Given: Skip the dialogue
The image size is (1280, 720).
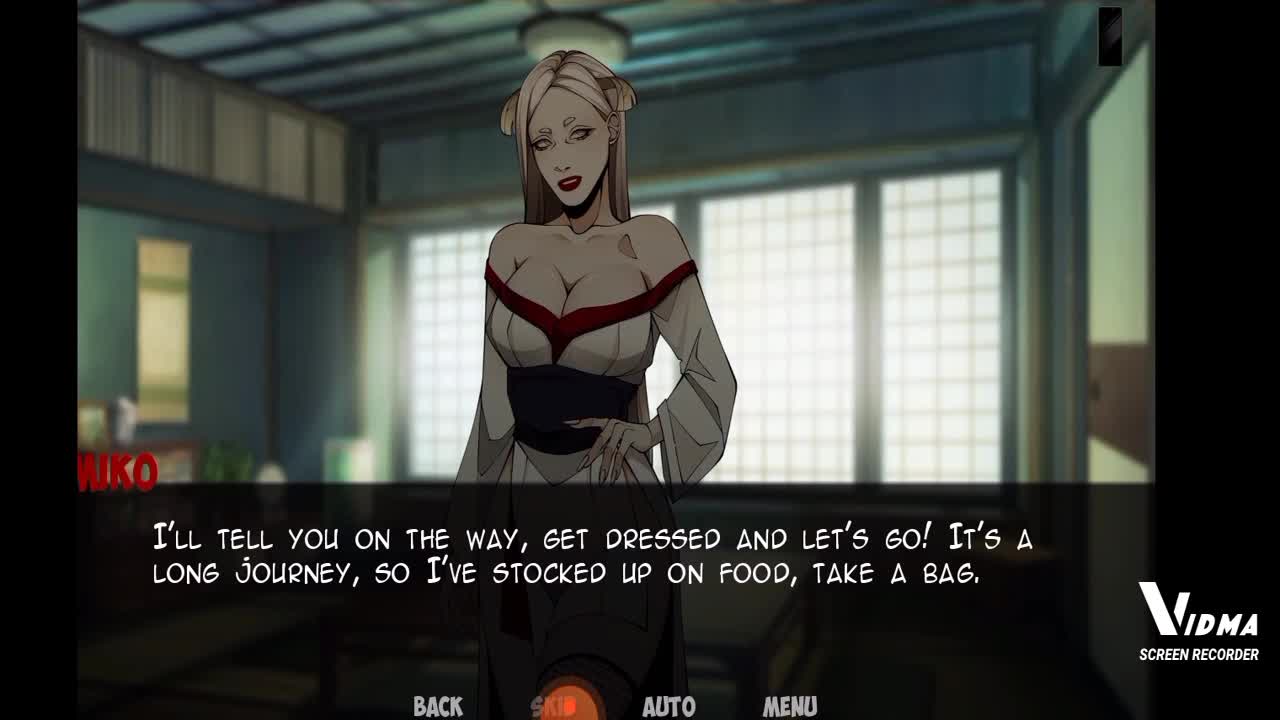Looking at the screenshot, I should tap(555, 706).
